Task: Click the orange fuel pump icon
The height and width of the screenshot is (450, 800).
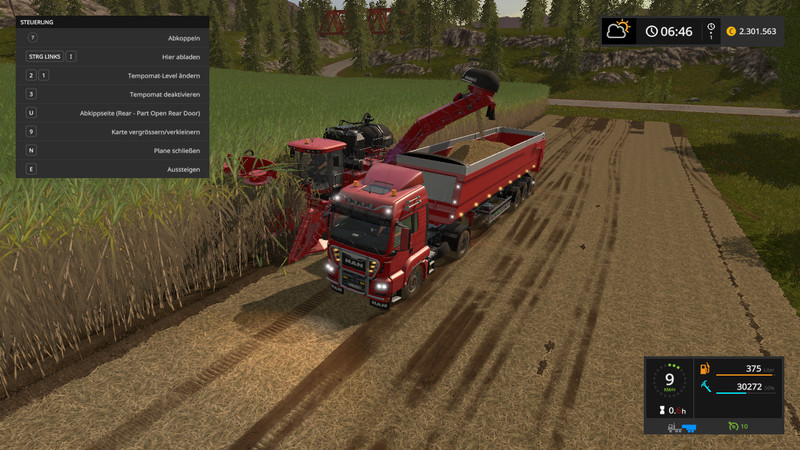Action: (x=705, y=369)
